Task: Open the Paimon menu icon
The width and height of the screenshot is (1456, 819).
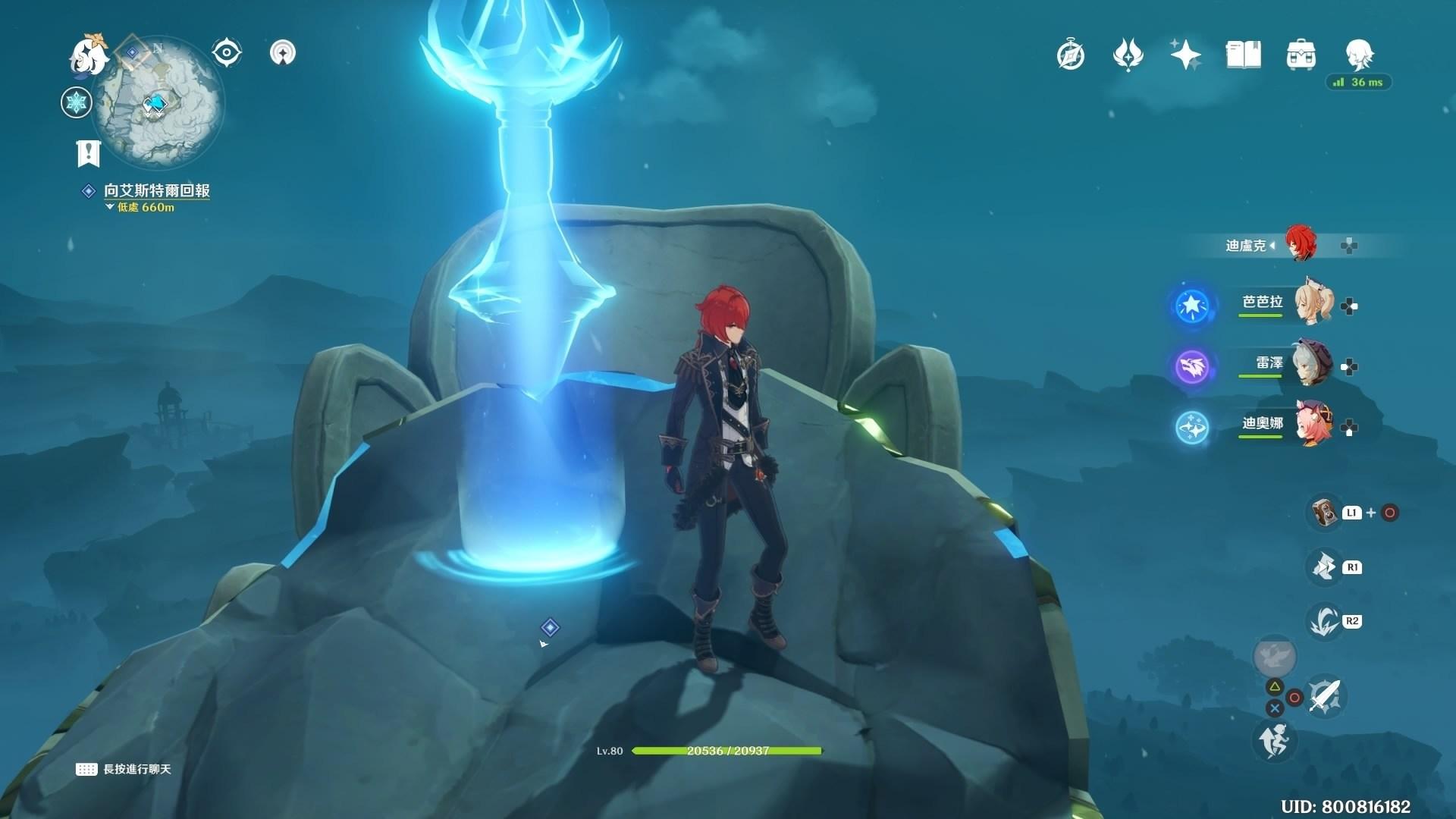Action: tap(88, 55)
